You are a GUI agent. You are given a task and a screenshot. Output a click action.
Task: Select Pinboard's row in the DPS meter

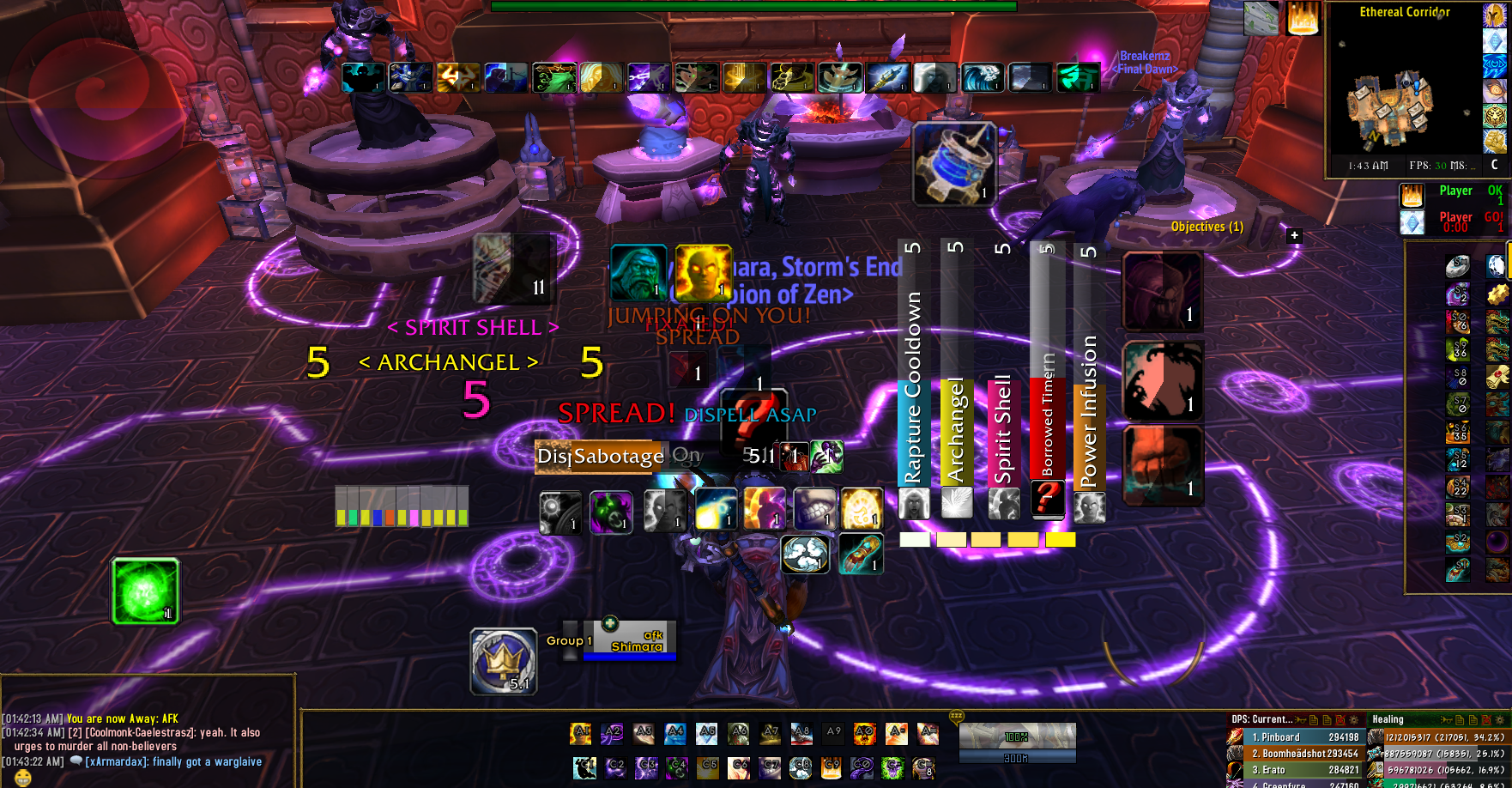(1304, 737)
